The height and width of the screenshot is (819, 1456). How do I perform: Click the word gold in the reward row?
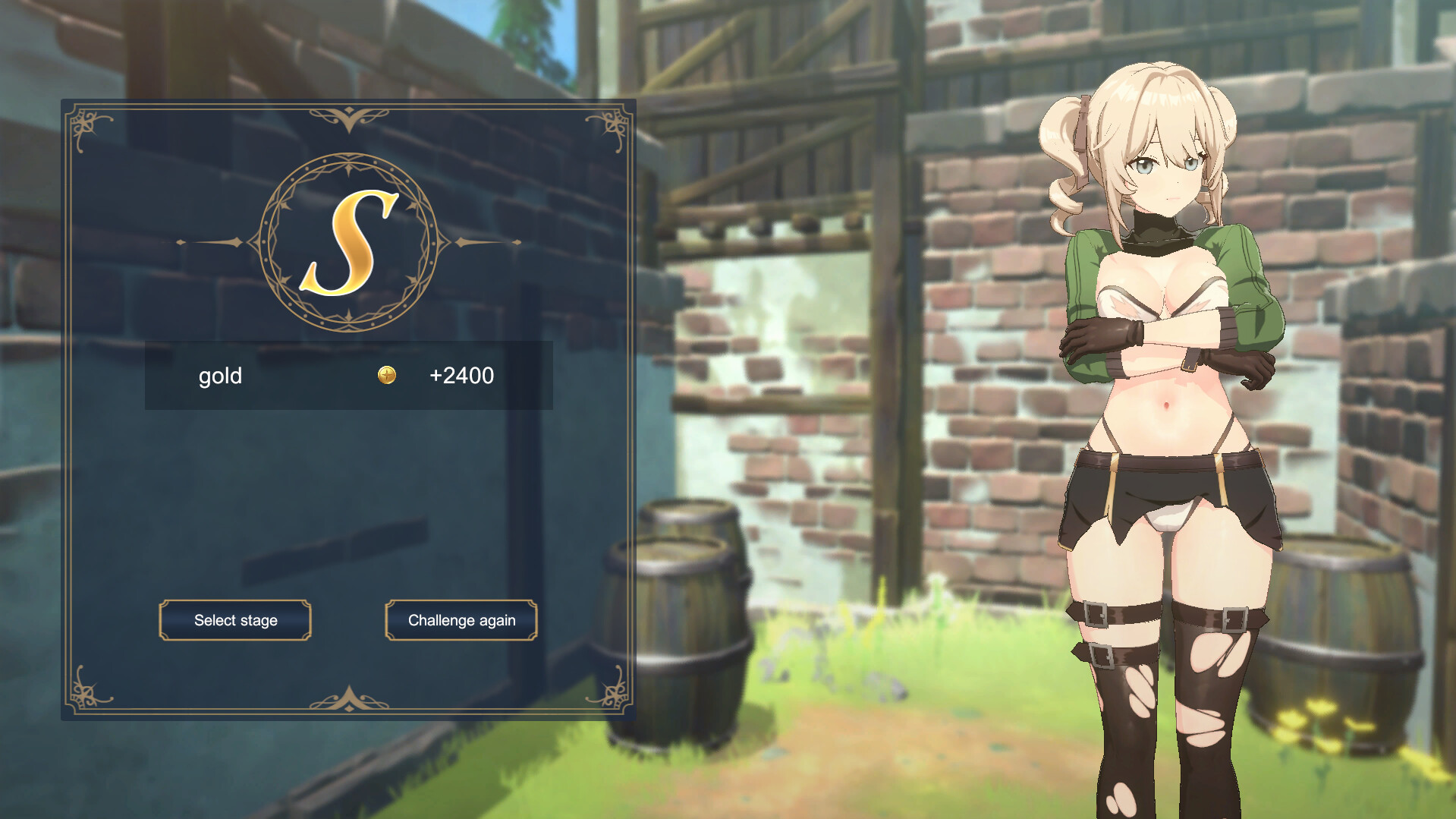coord(221,375)
